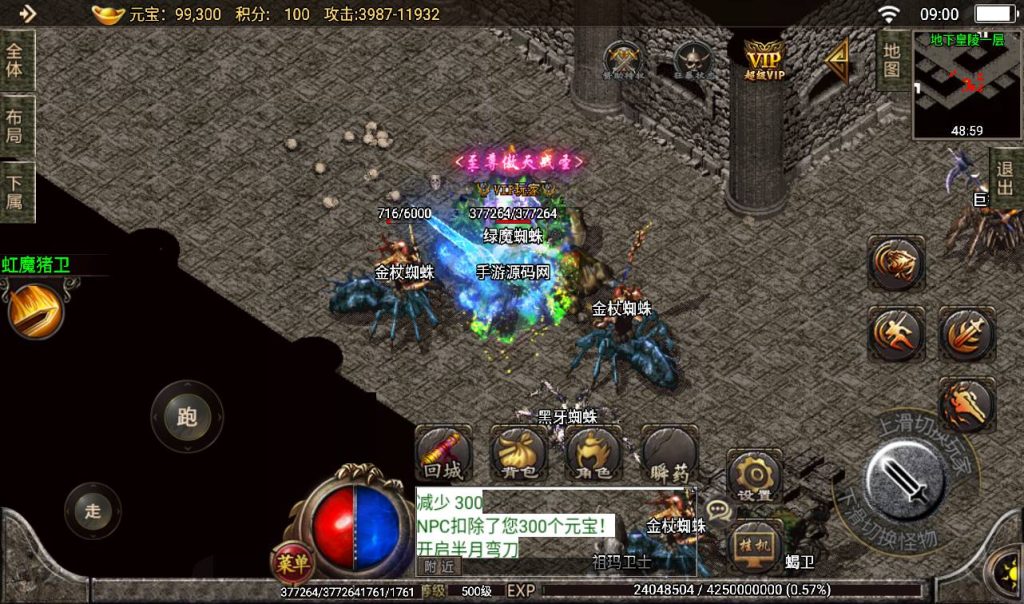Switch to the 下属 subordinates tab
The width and height of the screenshot is (1024, 604).
17,192
